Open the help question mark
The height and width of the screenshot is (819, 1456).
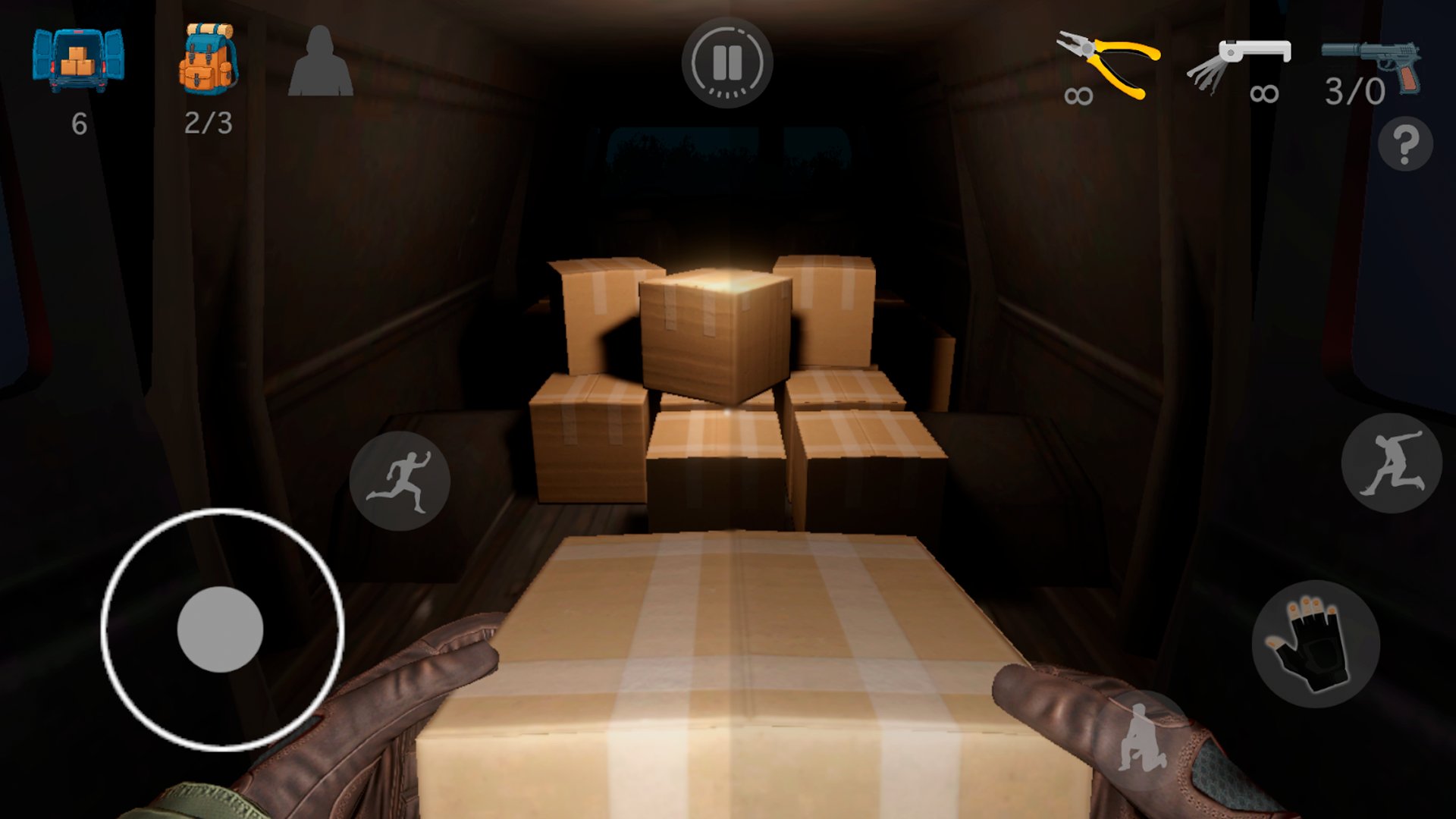tap(1407, 144)
